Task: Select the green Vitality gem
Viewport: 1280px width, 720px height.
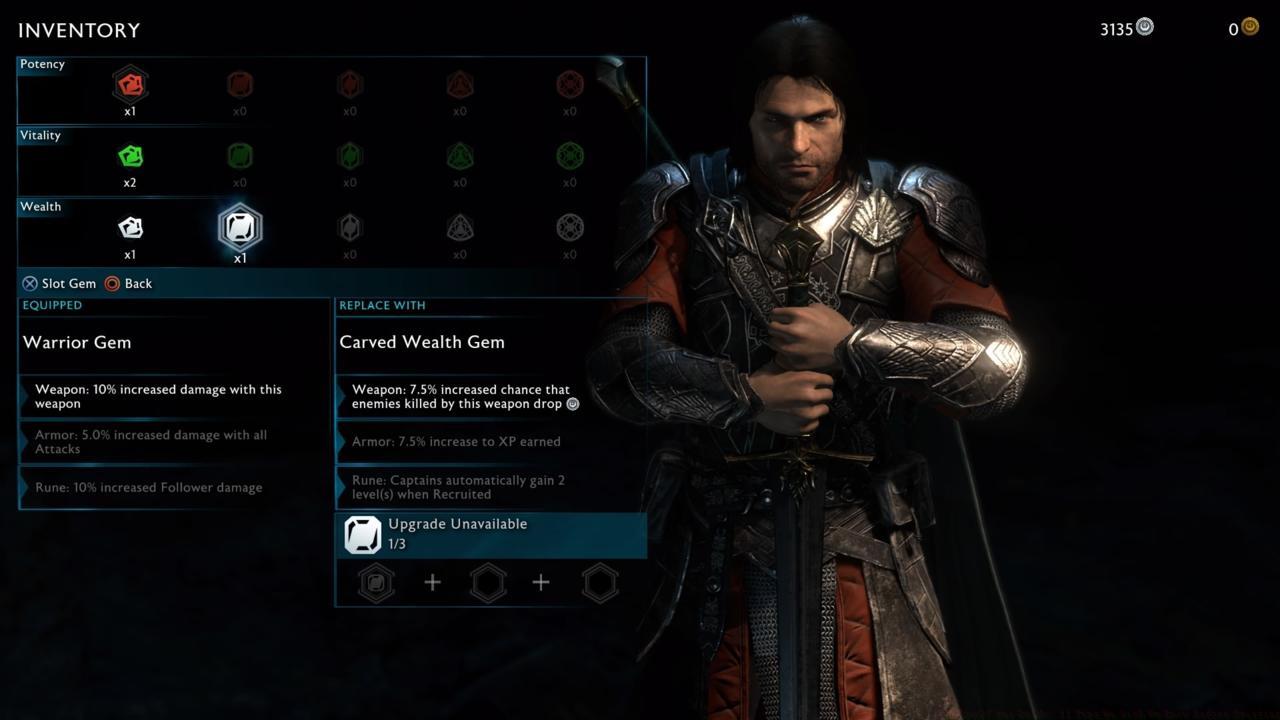Action: coord(130,155)
